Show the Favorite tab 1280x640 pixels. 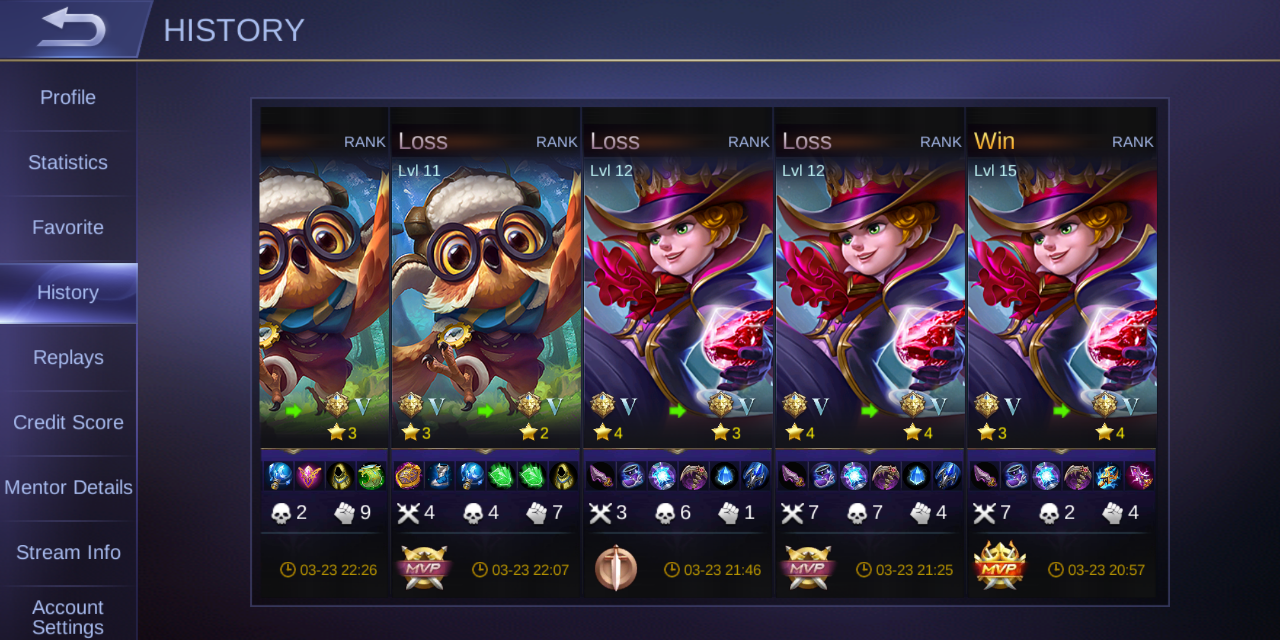(x=68, y=228)
